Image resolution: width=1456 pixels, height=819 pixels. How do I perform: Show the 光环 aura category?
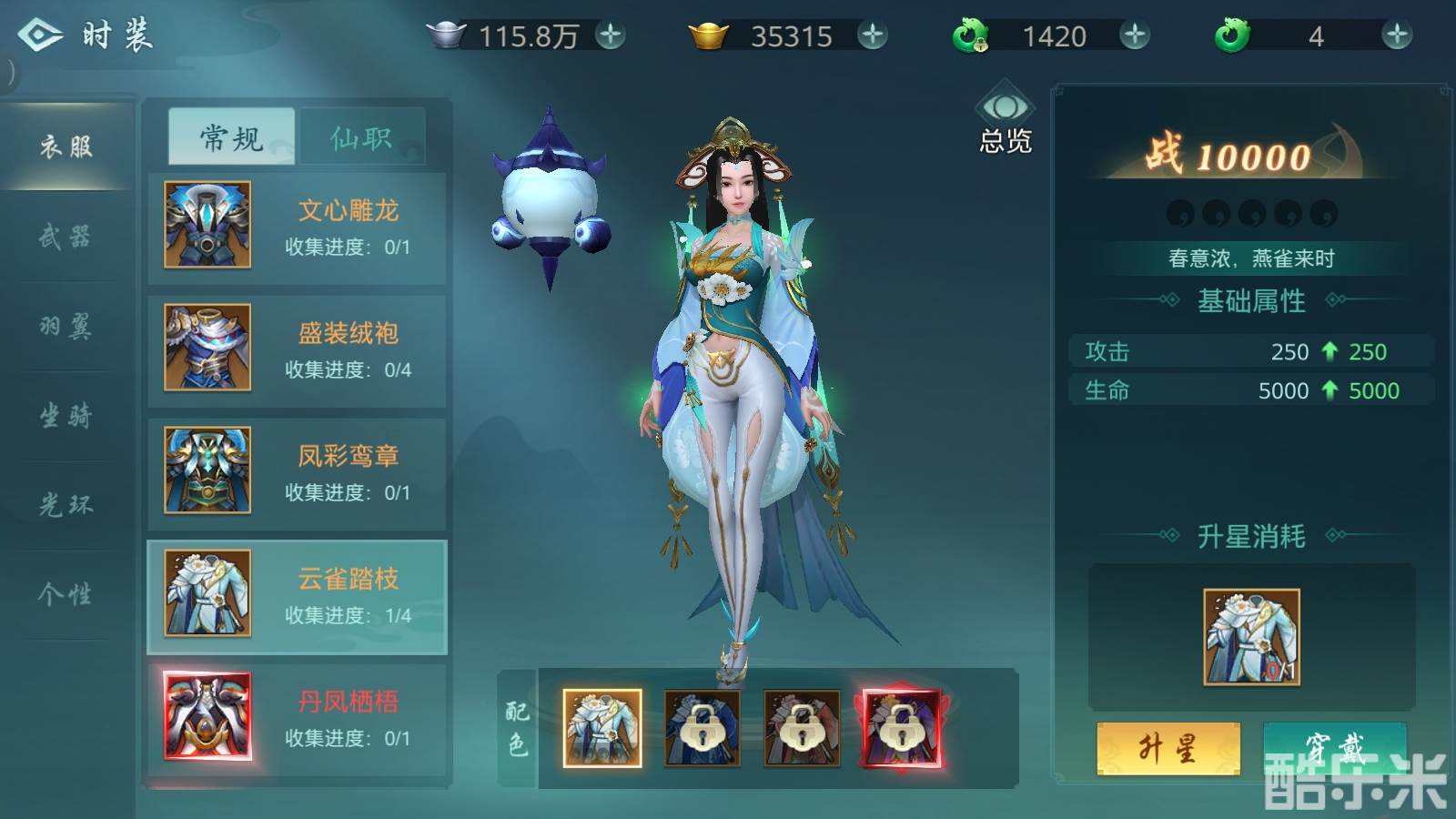pos(66,505)
